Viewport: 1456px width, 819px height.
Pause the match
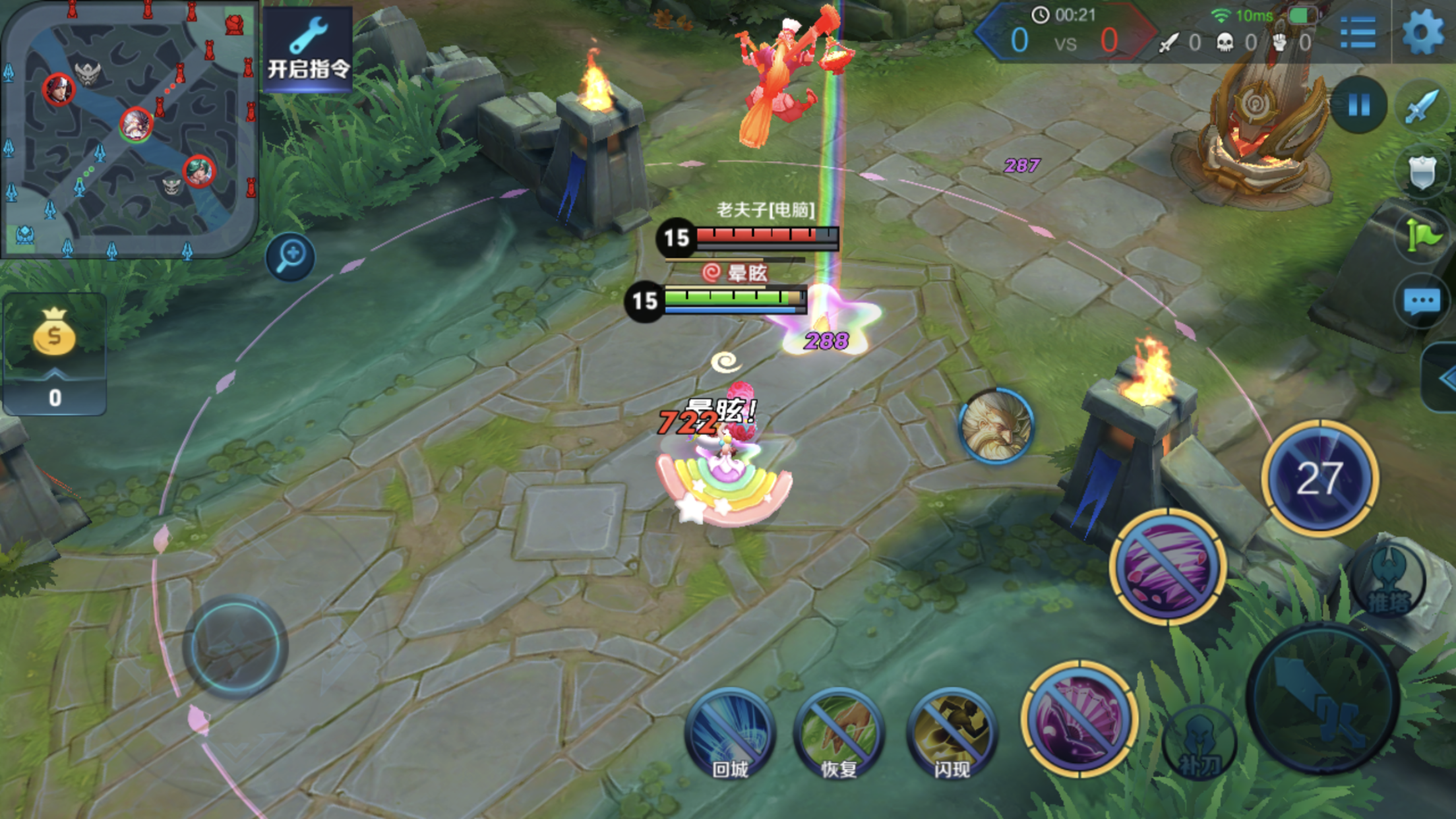coord(1358,104)
